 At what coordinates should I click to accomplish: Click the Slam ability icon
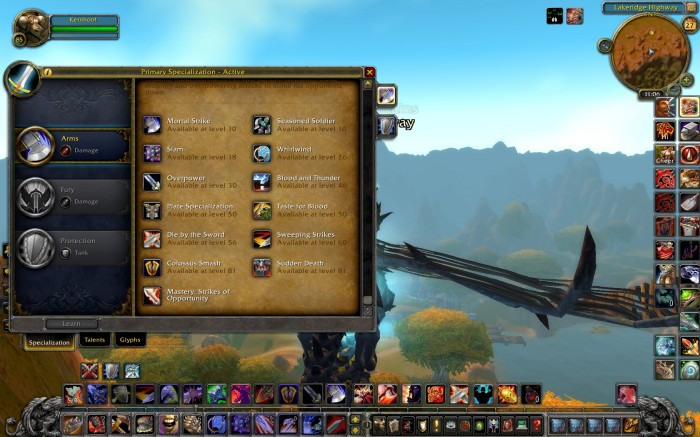pyautogui.click(x=152, y=153)
